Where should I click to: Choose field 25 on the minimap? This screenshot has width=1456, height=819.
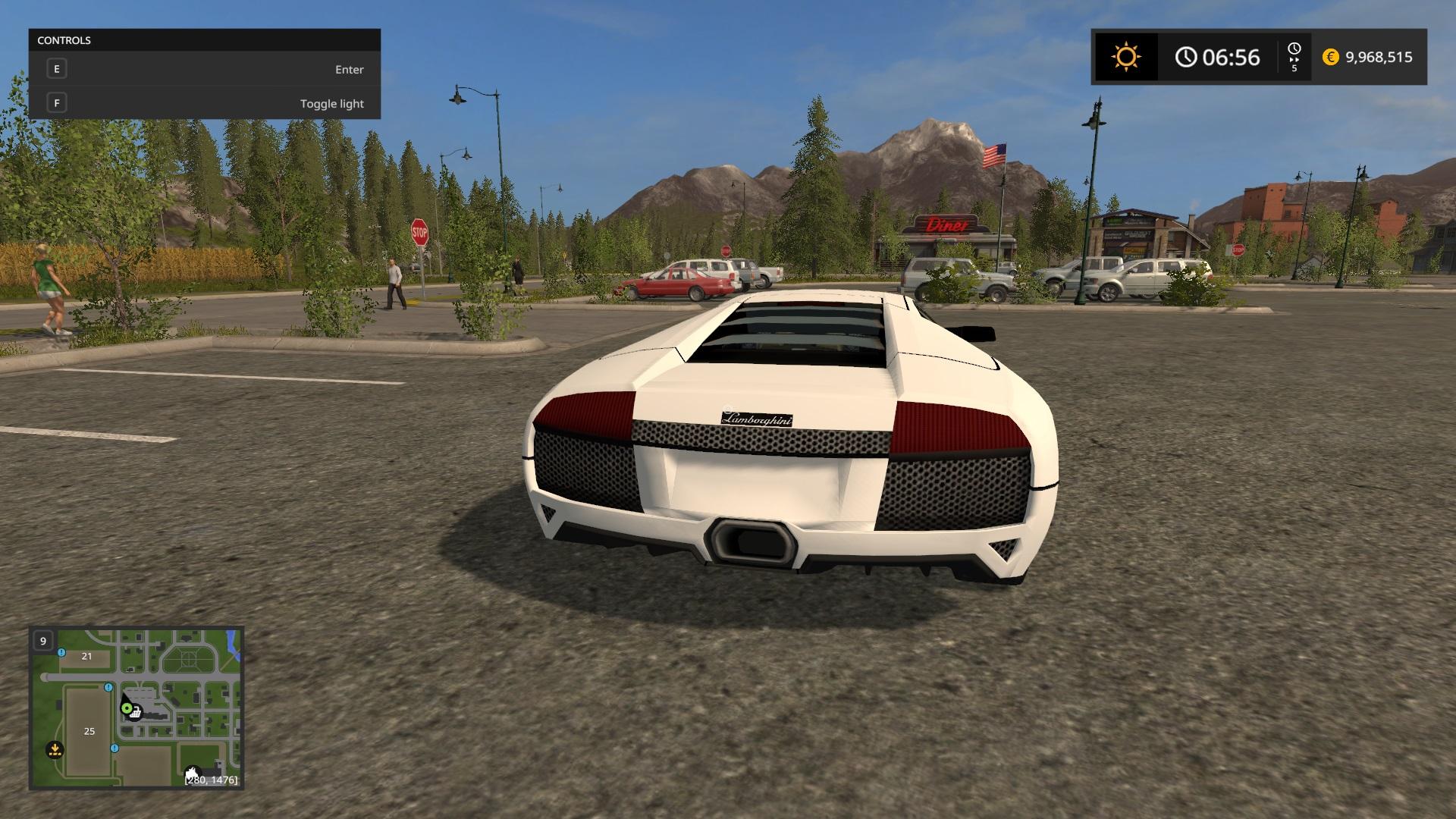89,731
